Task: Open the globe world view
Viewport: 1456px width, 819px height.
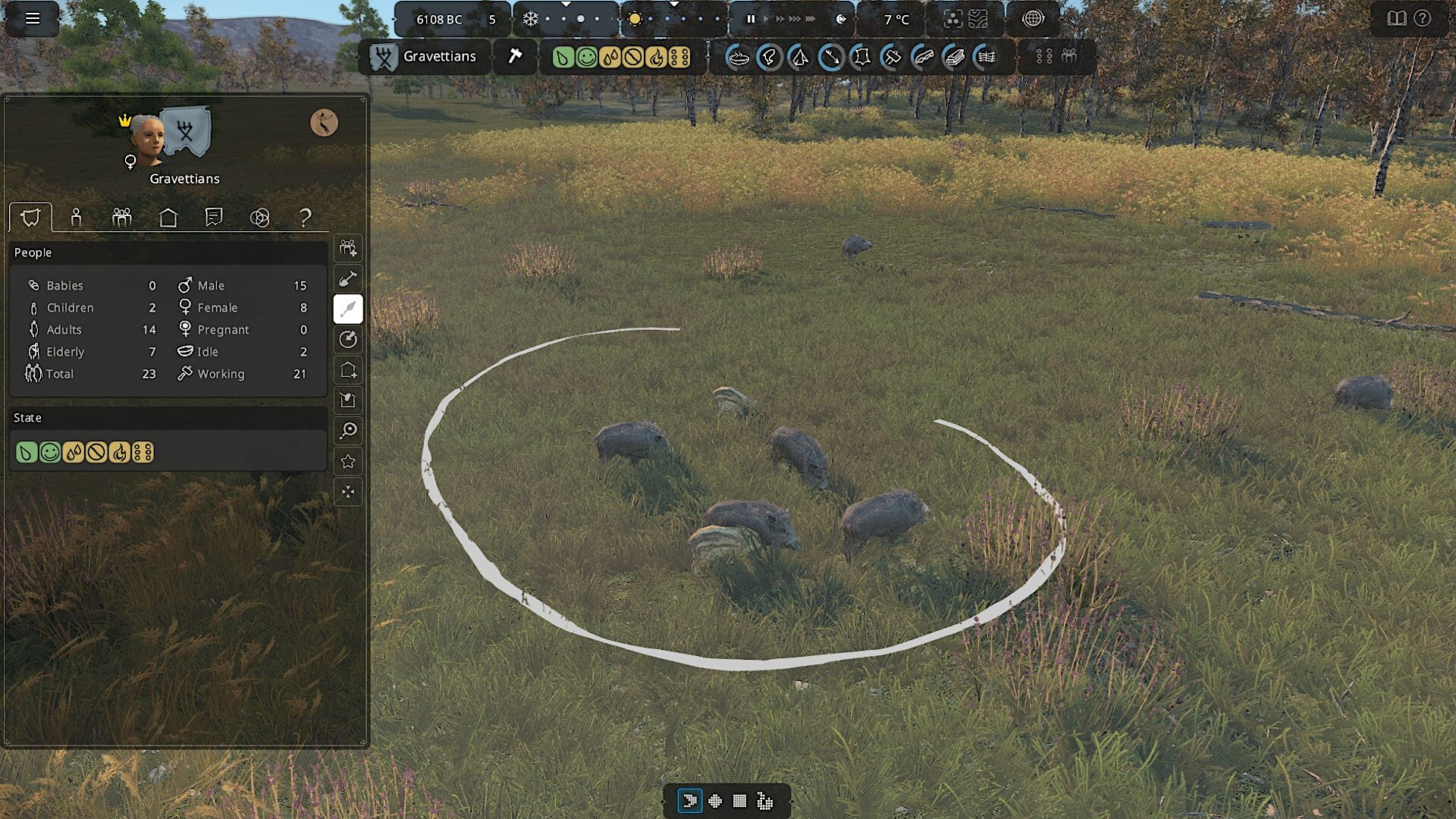Action: [x=1033, y=19]
